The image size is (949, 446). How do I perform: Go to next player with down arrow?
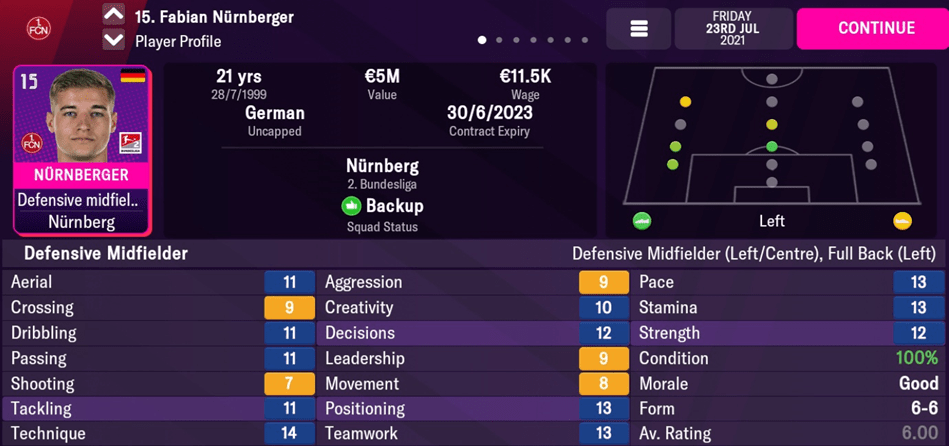[114, 41]
